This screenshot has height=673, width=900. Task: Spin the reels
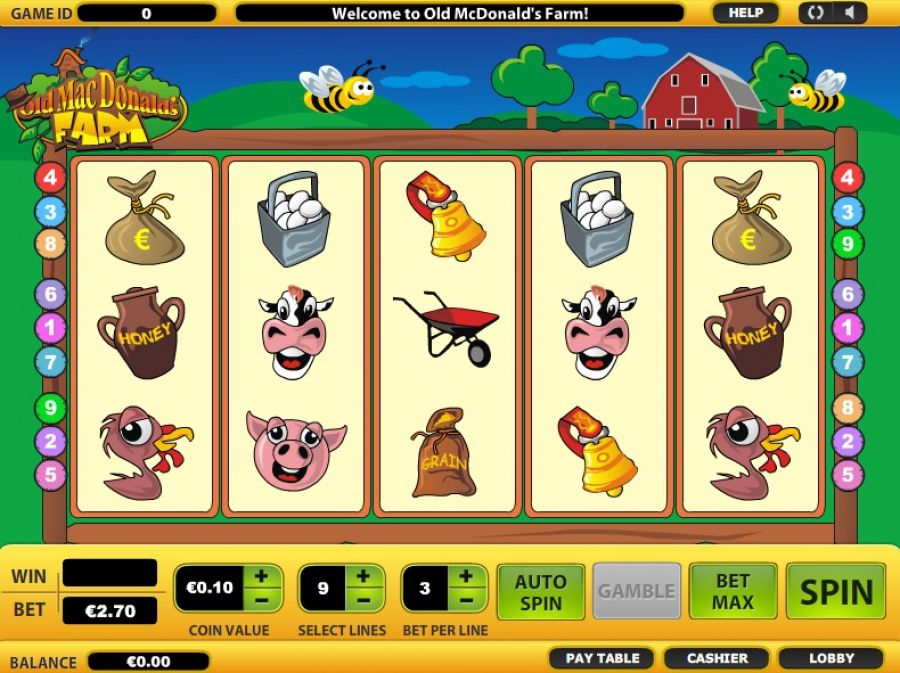[836, 591]
